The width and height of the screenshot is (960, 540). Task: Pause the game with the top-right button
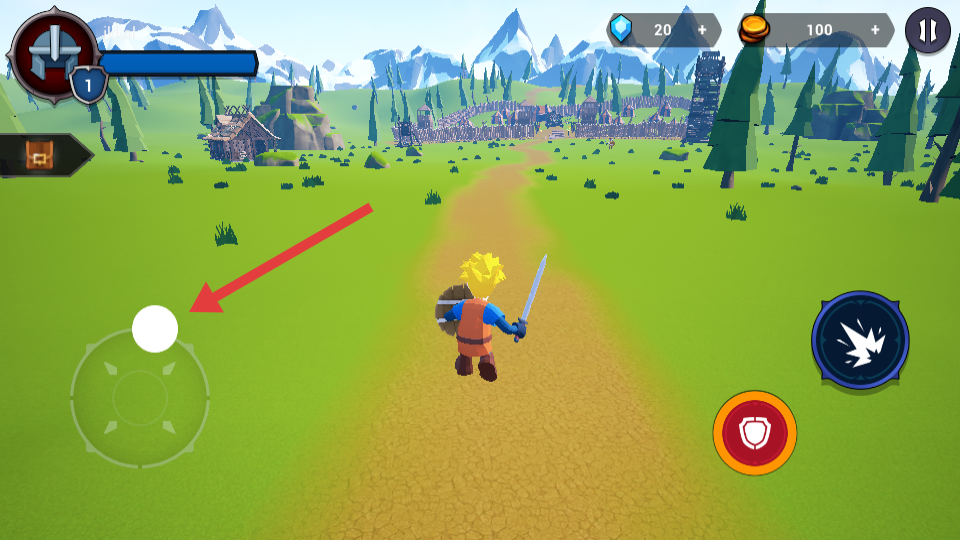[927, 30]
